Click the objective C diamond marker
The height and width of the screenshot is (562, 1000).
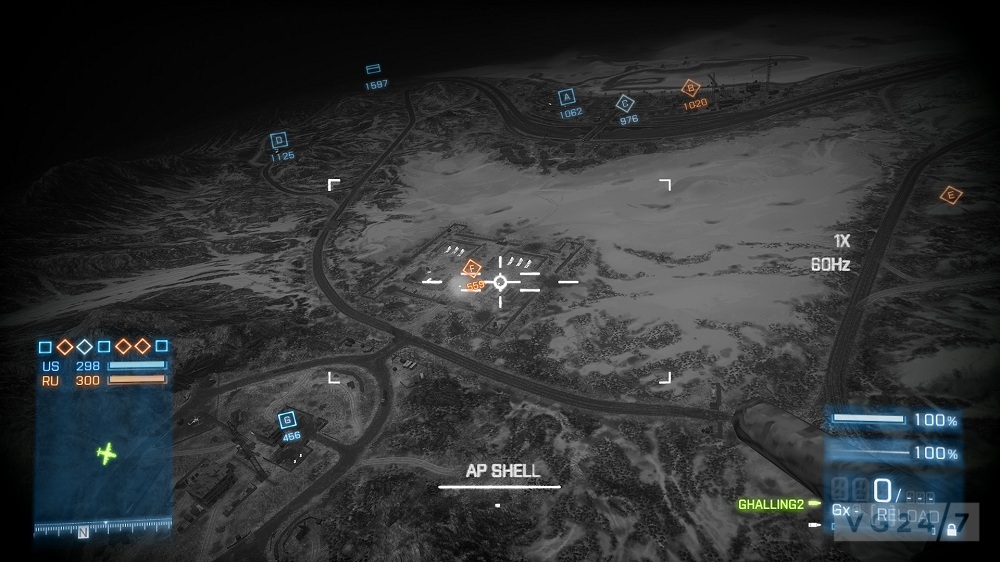(x=626, y=103)
